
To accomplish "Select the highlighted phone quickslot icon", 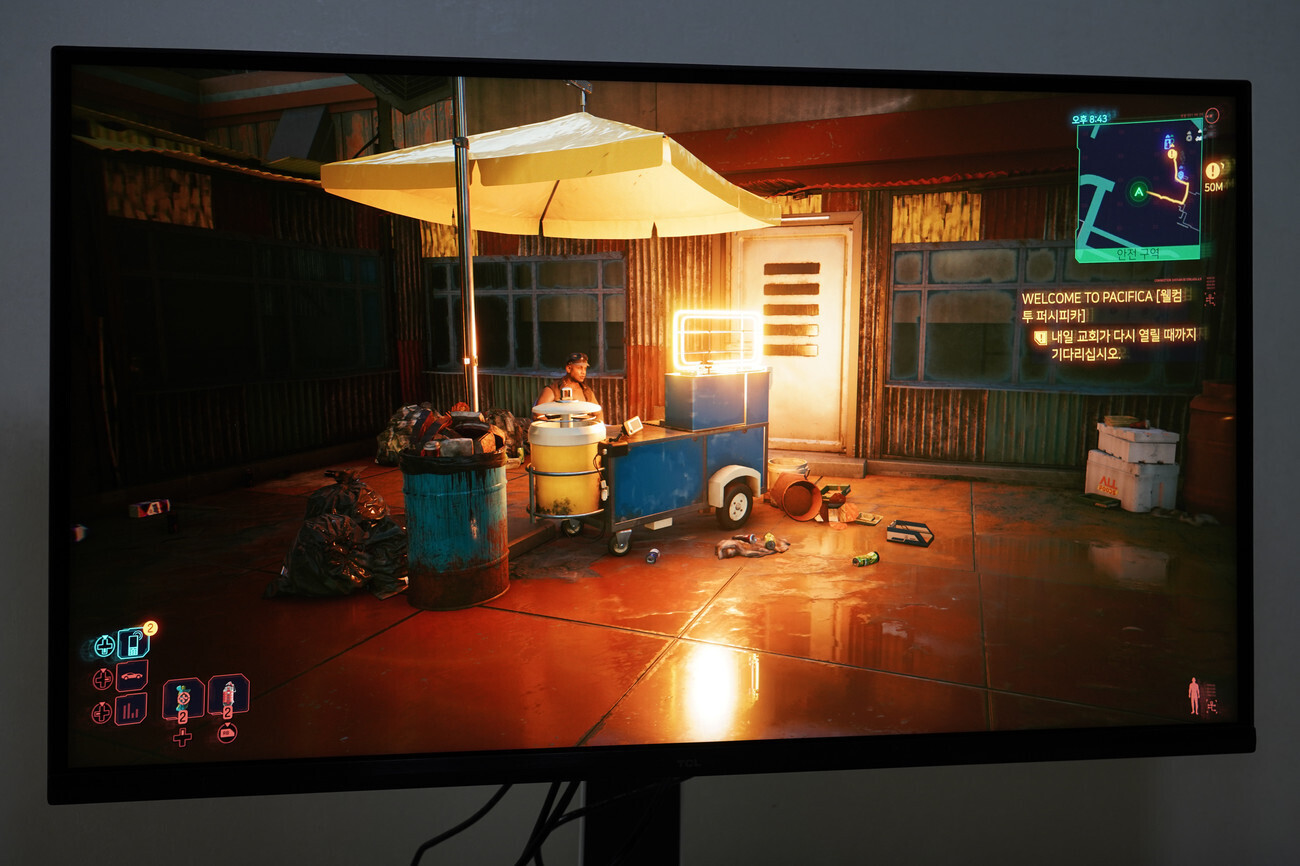I will pyautogui.click(x=132, y=645).
